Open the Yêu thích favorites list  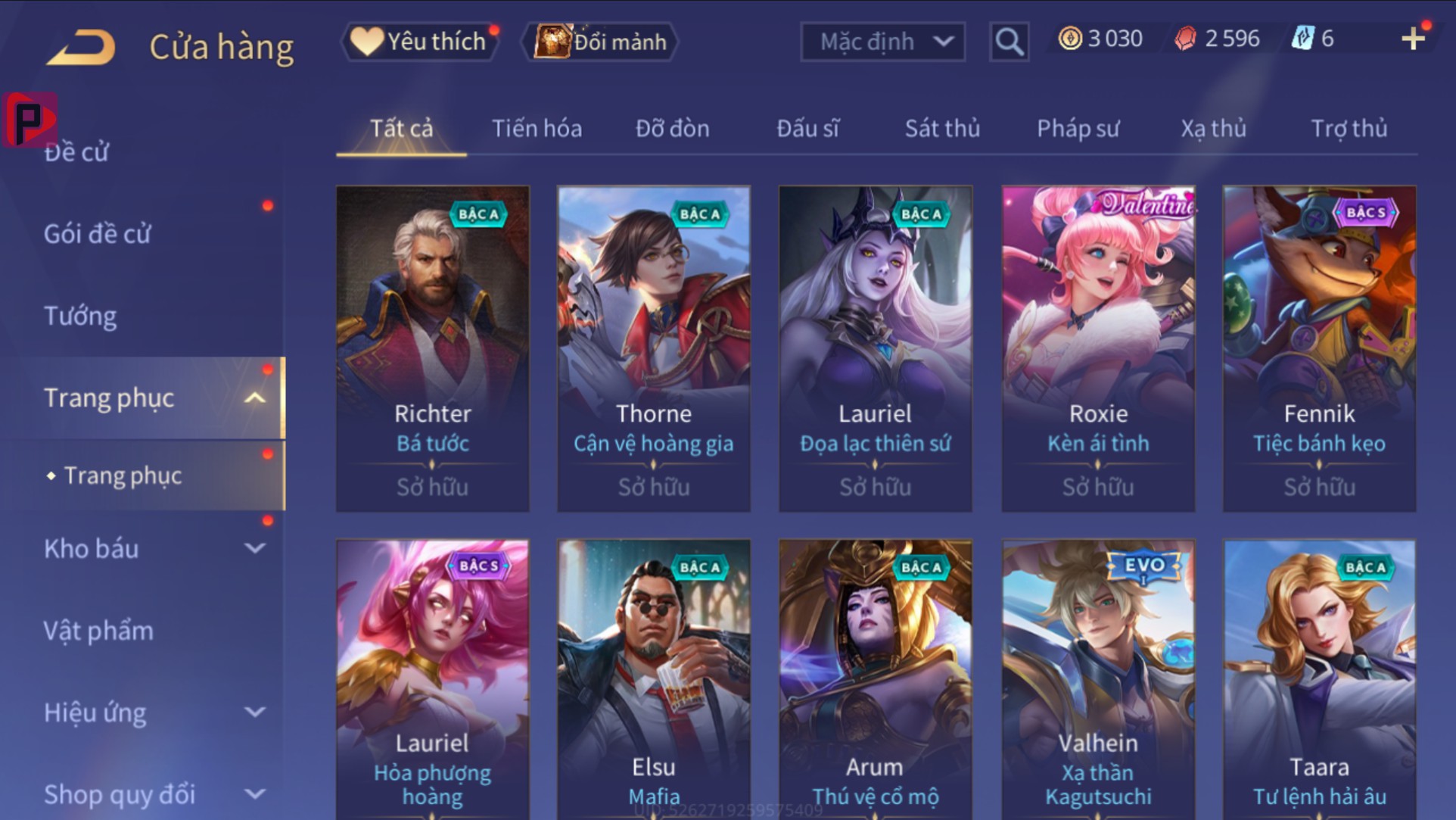pyautogui.click(x=422, y=42)
